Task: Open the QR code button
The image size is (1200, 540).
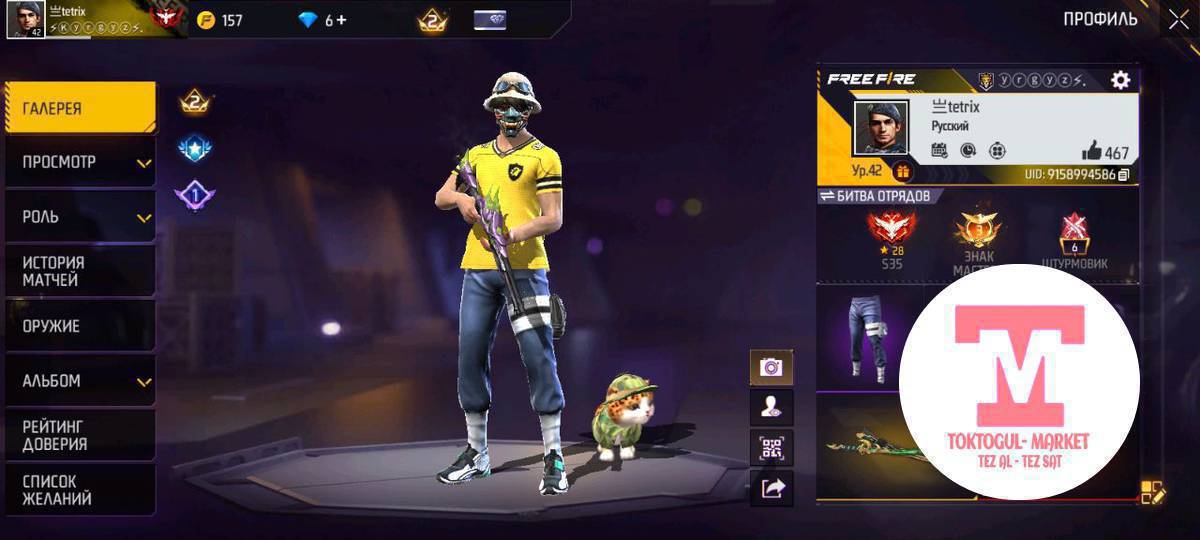Action: click(x=771, y=448)
